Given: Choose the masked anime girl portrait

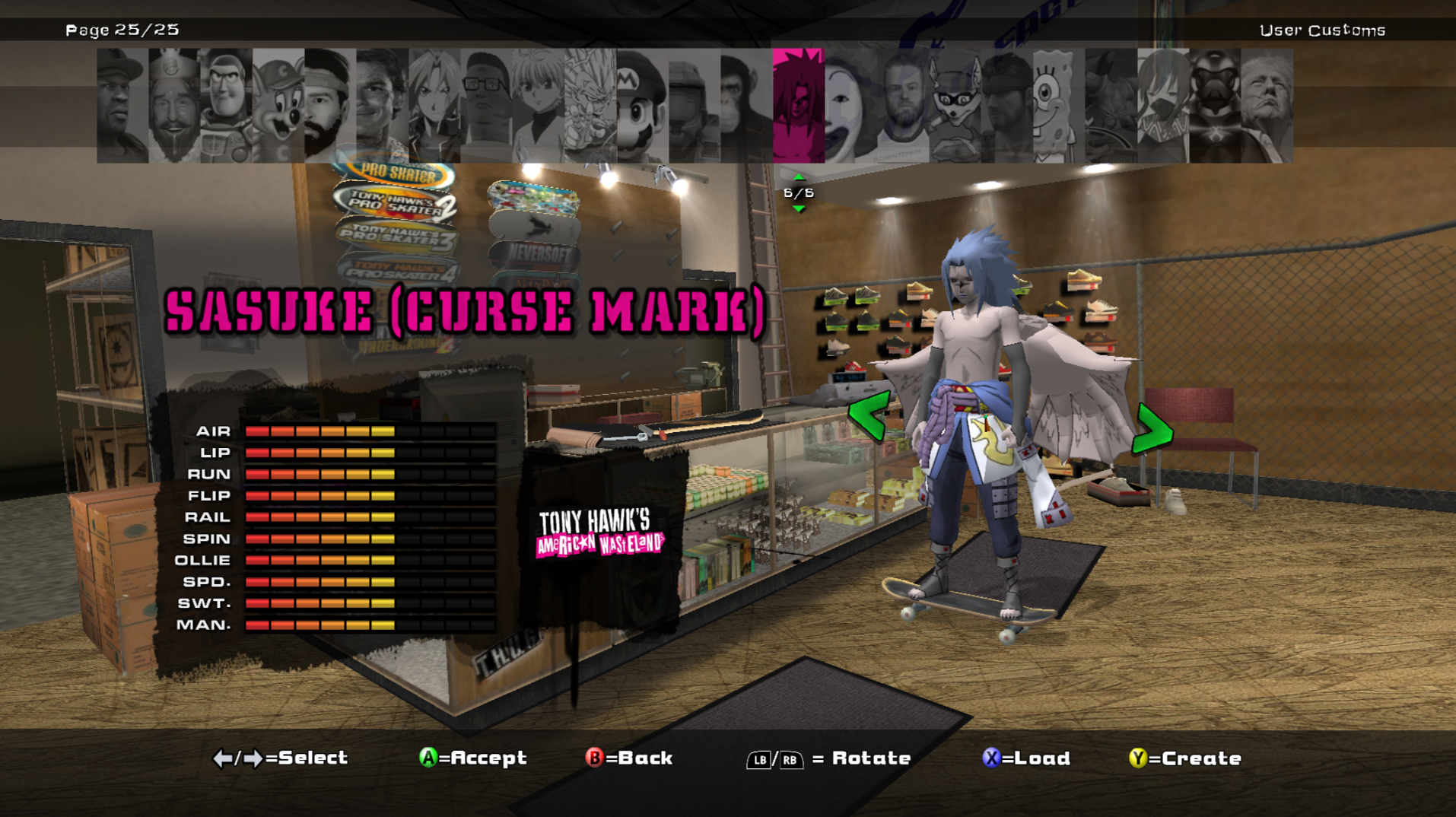Looking at the screenshot, I should click(x=1162, y=105).
